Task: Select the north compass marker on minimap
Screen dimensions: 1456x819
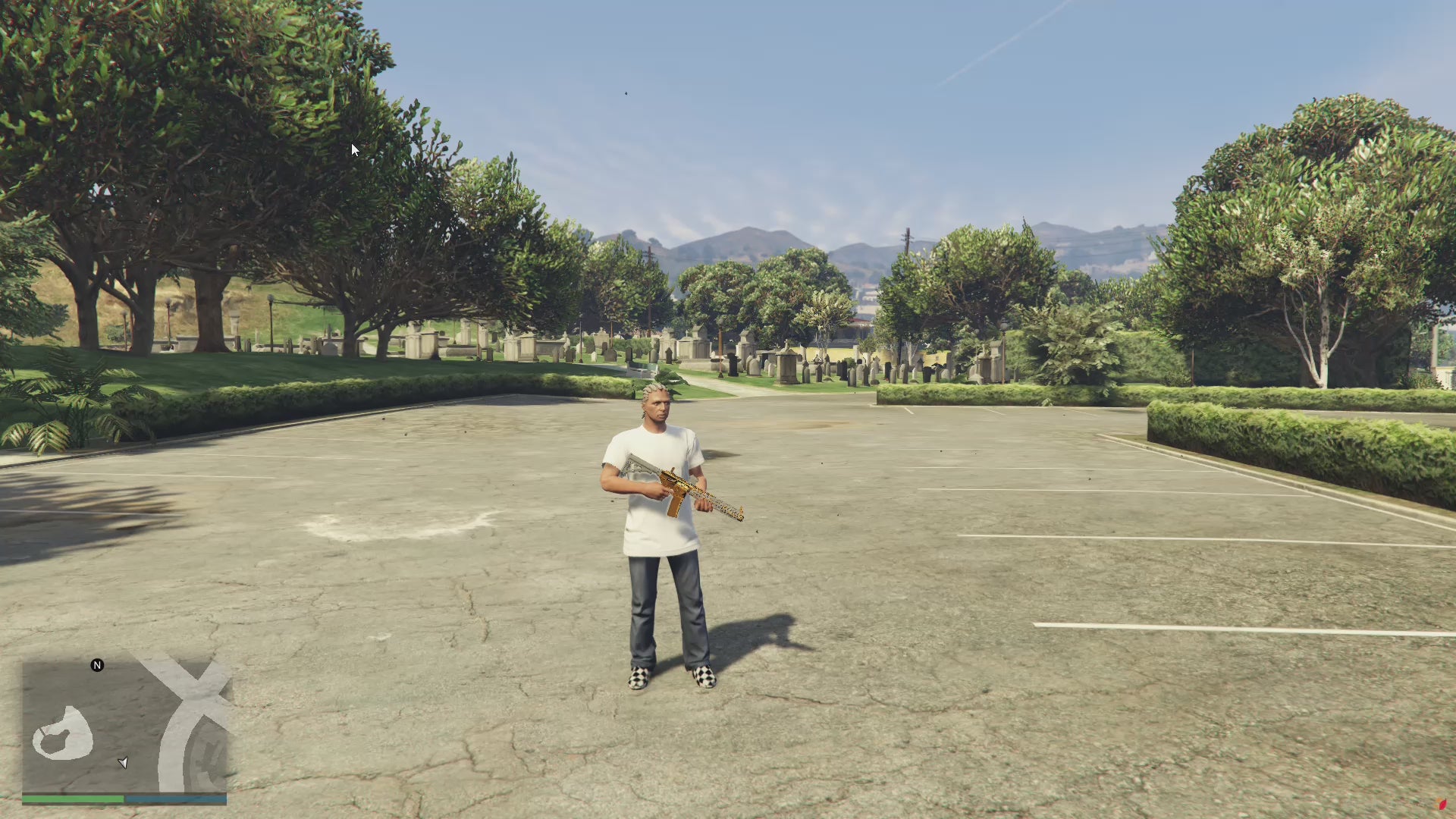Action: [x=97, y=665]
